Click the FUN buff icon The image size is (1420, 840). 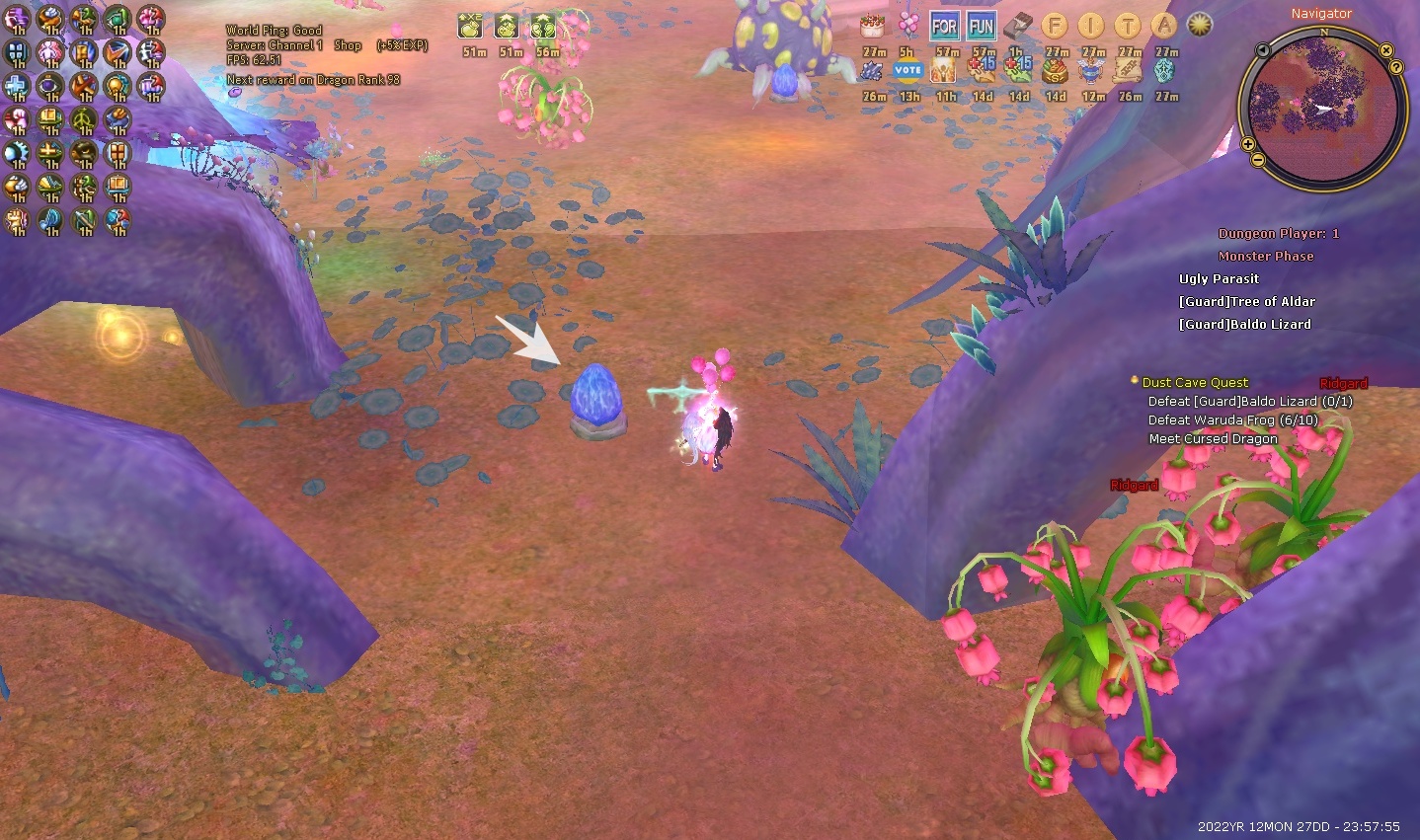(982, 27)
